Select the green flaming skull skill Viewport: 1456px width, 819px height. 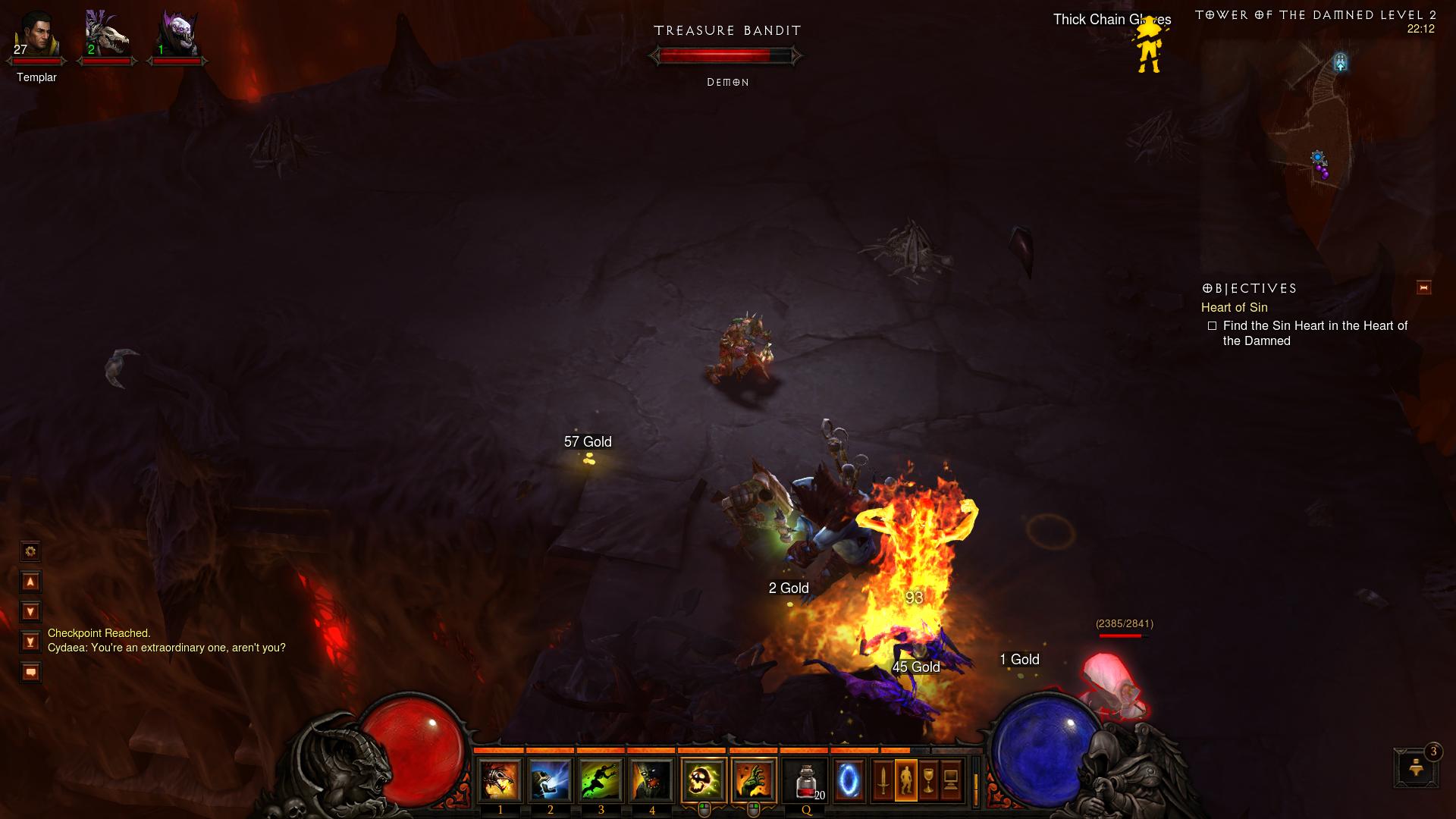coord(703,780)
